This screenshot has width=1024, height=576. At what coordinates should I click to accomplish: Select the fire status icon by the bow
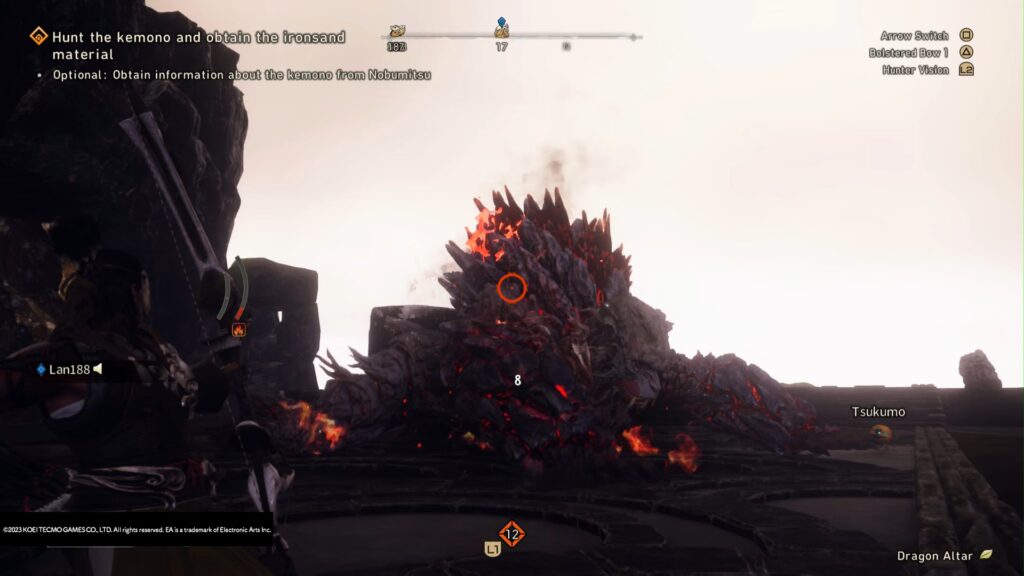pyautogui.click(x=239, y=329)
